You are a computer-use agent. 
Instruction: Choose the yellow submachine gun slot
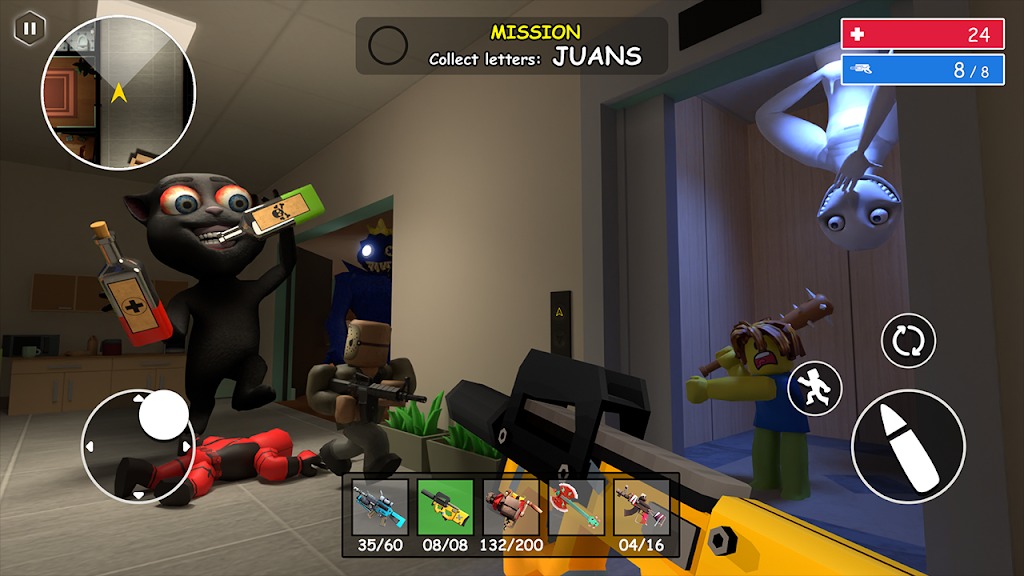pyautogui.click(x=445, y=507)
